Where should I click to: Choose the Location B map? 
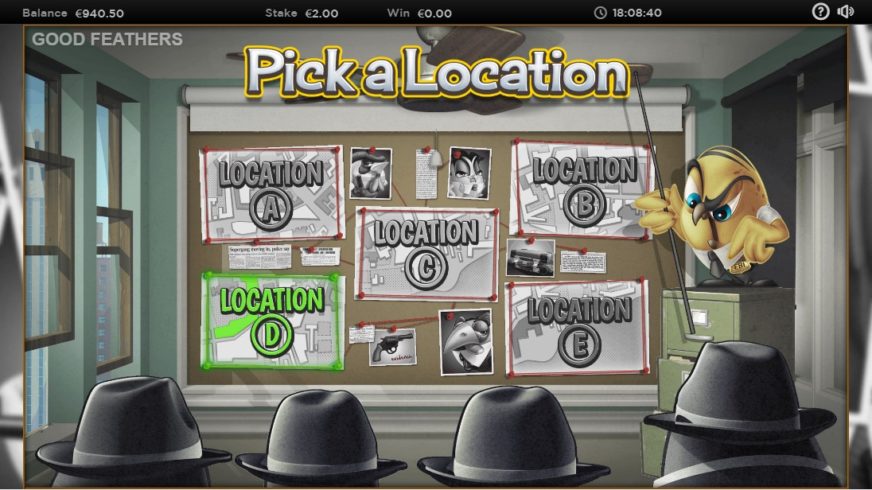pyautogui.click(x=580, y=188)
